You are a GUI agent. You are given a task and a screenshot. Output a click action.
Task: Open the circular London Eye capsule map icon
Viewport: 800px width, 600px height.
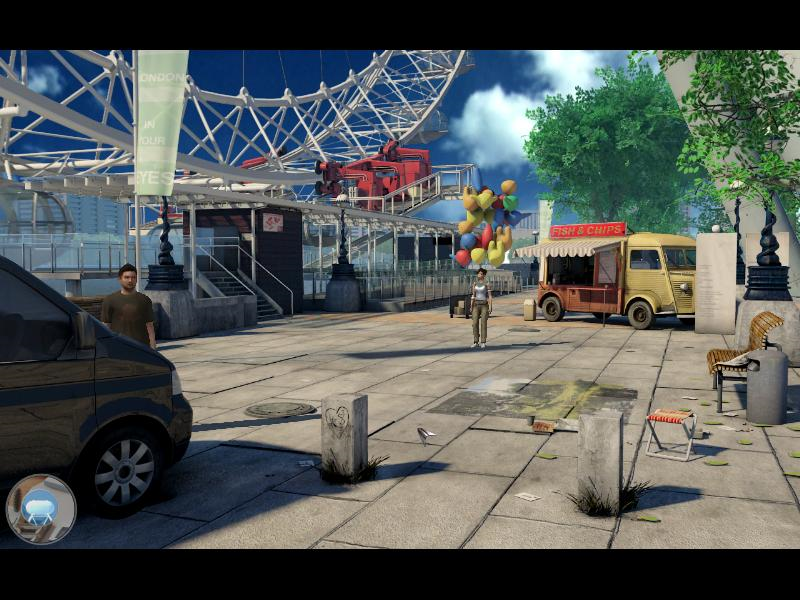41,508
